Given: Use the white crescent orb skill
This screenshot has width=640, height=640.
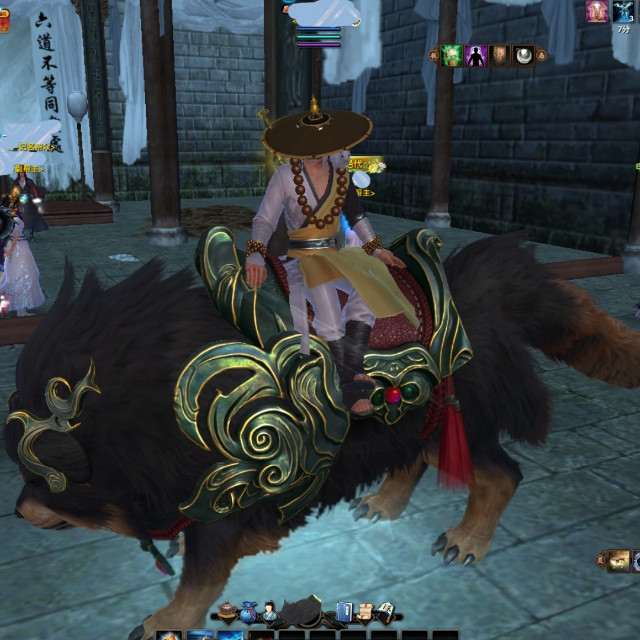Looking at the screenshot, I should (x=523, y=55).
